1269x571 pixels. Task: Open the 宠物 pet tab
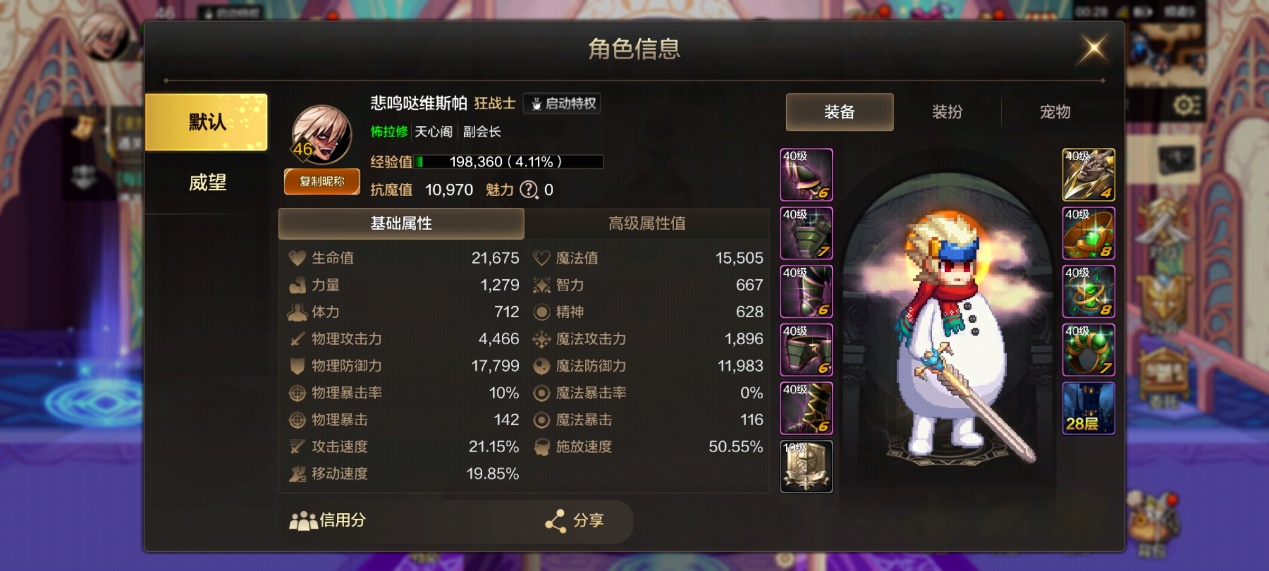pos(1055,112)
